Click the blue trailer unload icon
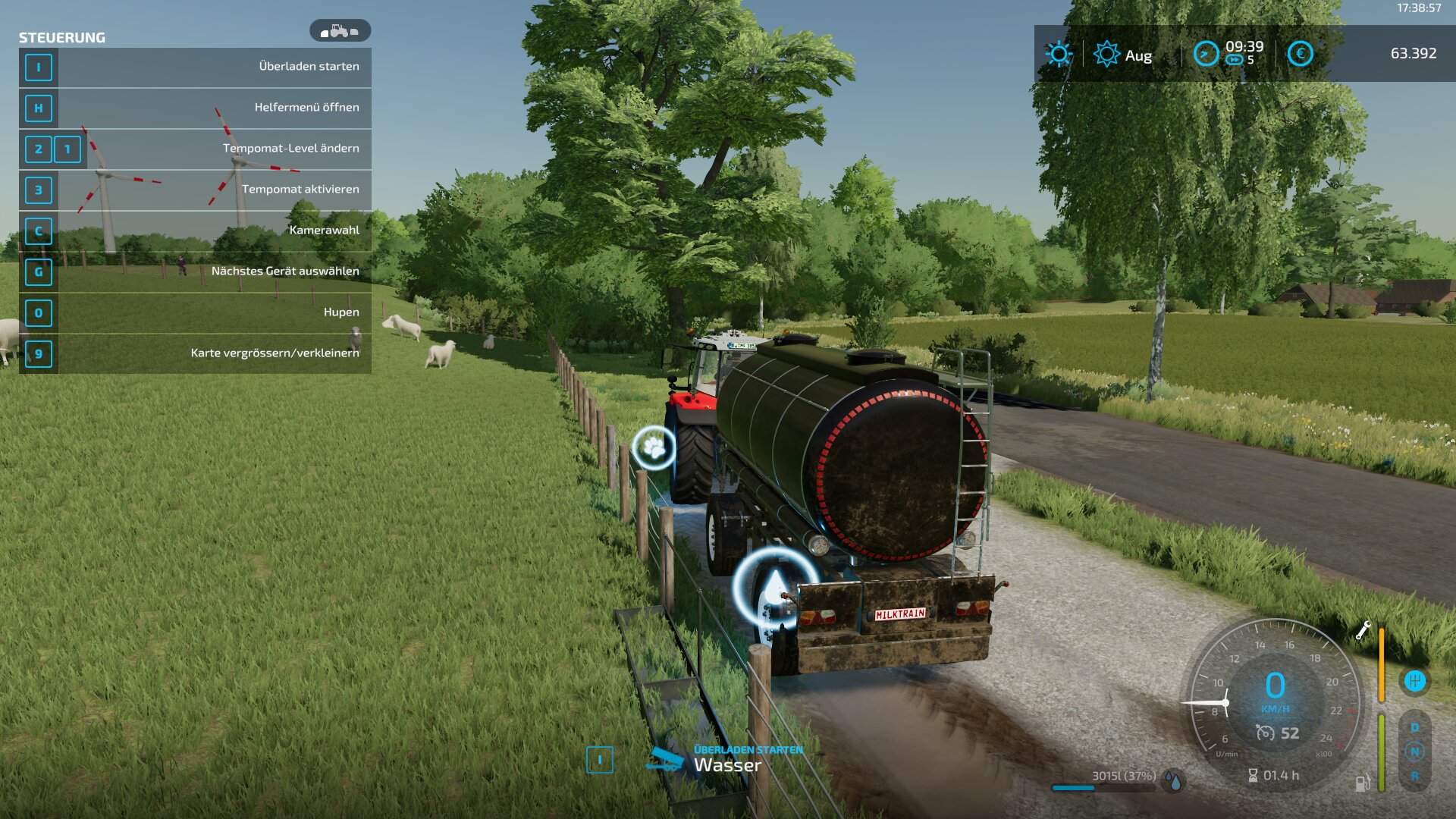Screen dimensions: 1456x819 (x=664, y=759)
